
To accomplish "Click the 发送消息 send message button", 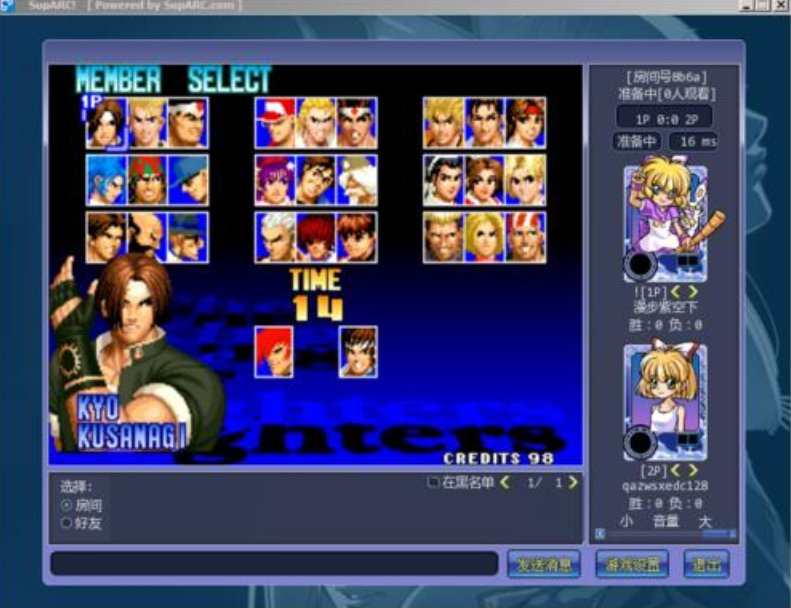I will pyautogui.click(x=544, y=564).
